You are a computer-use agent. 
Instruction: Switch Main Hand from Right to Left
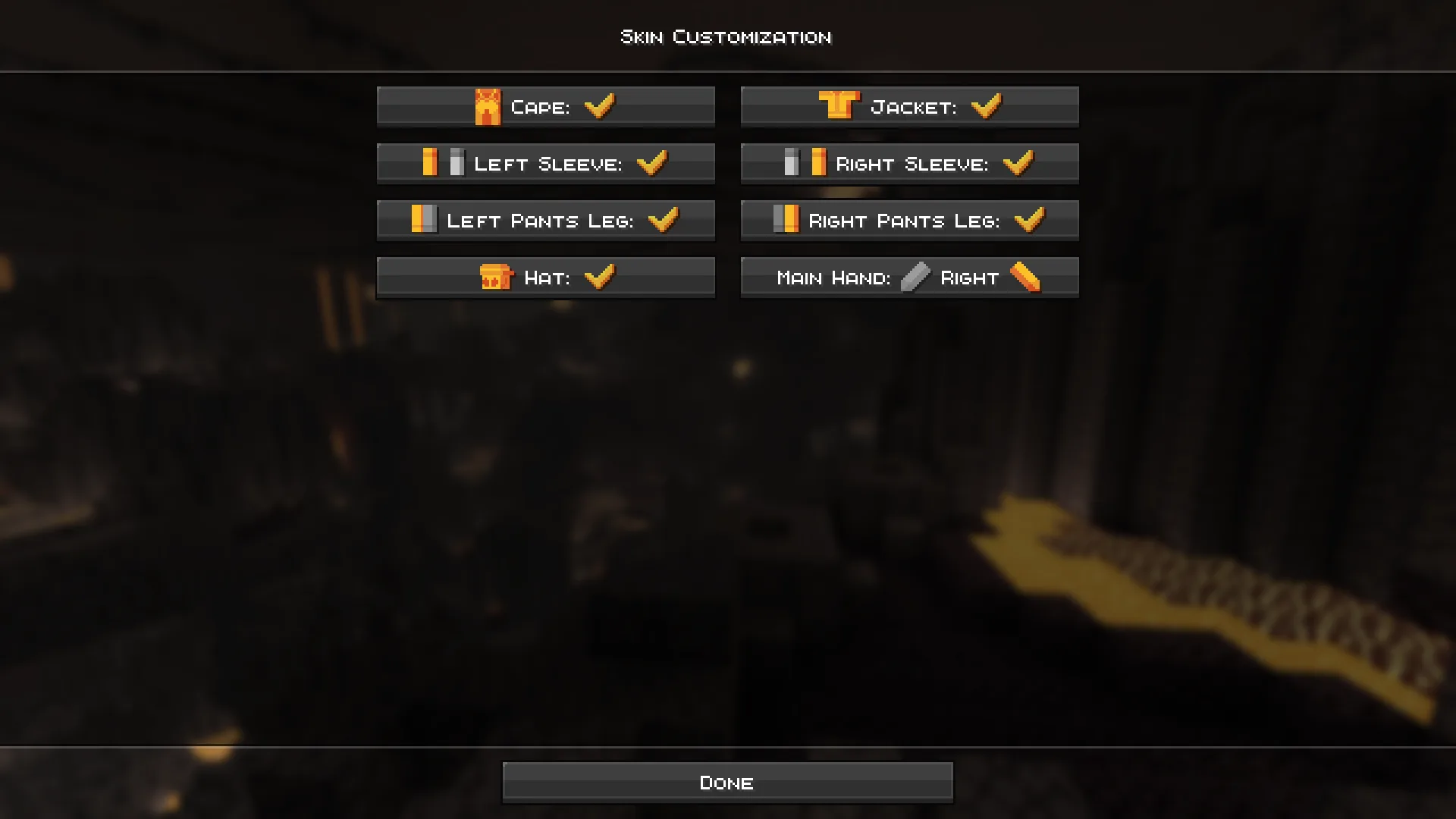pos(909,277)
